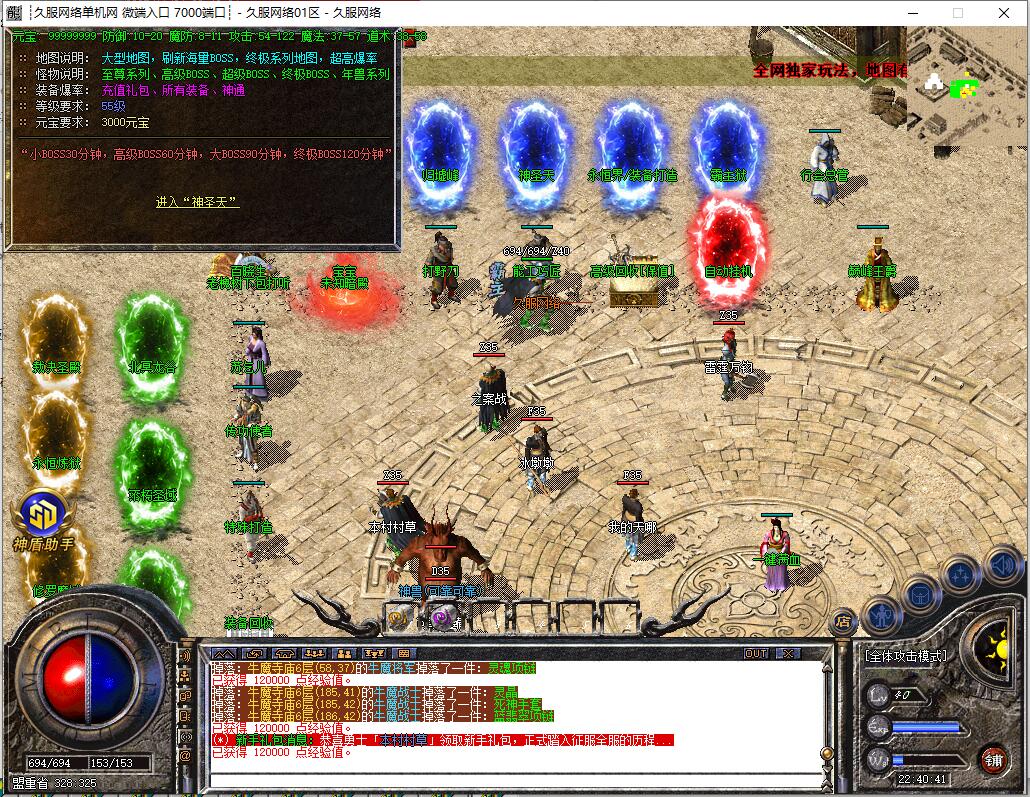Switch the 全体攻击模式 attack mode label
This screenshot has width=1030, height=797.
click(x=905, y=656)
